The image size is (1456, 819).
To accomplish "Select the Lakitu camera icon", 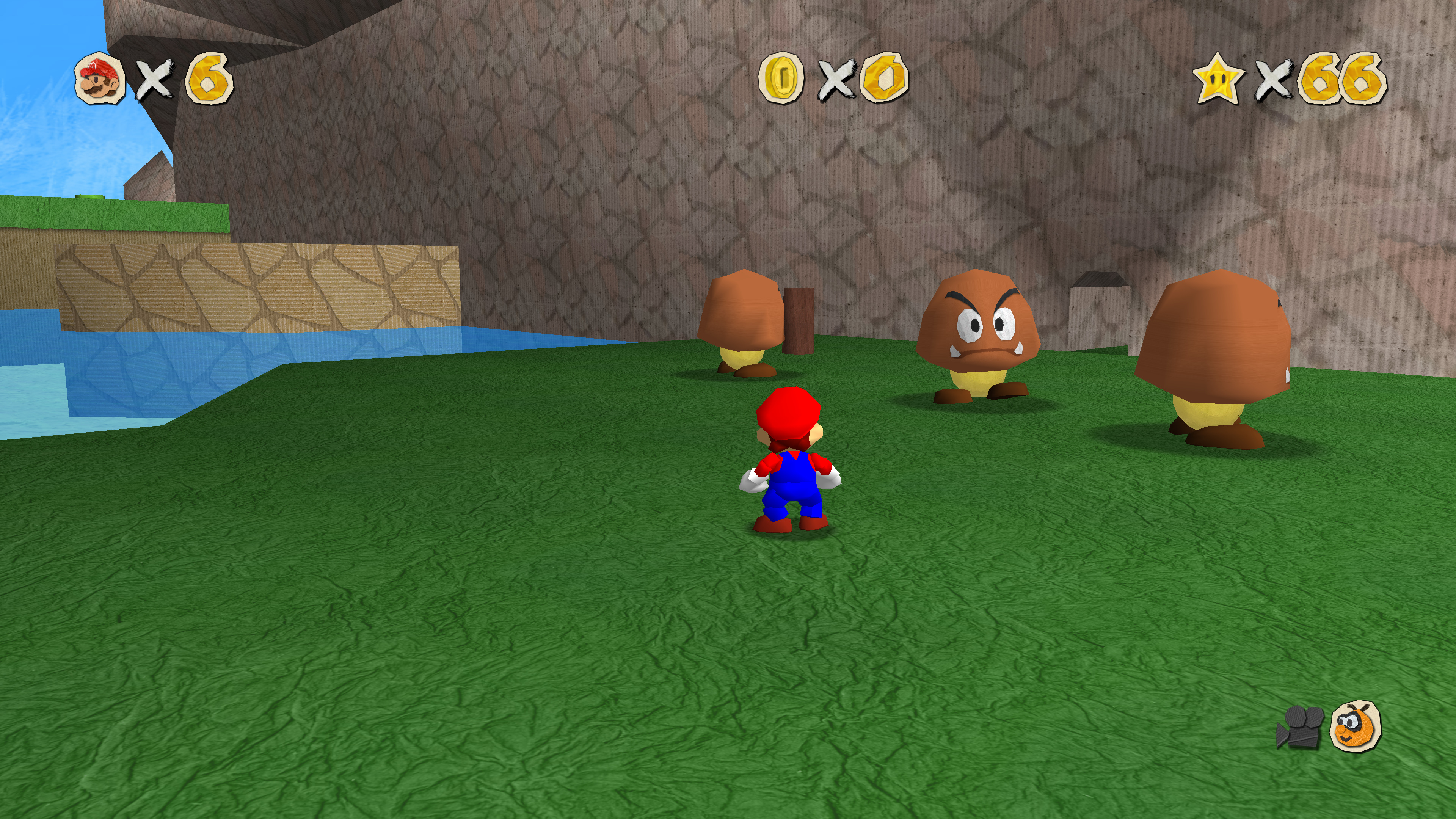I will [x=1356, y=726].
